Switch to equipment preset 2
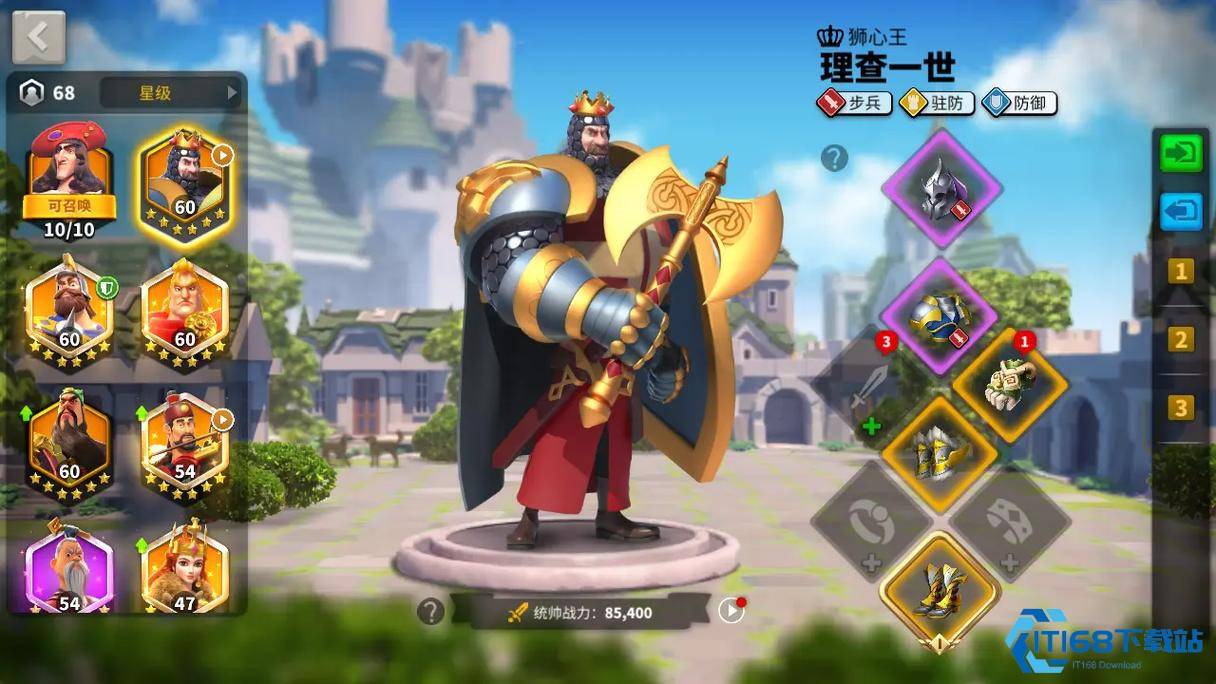Screen dimensions: 1216x684 point(1181,340)
